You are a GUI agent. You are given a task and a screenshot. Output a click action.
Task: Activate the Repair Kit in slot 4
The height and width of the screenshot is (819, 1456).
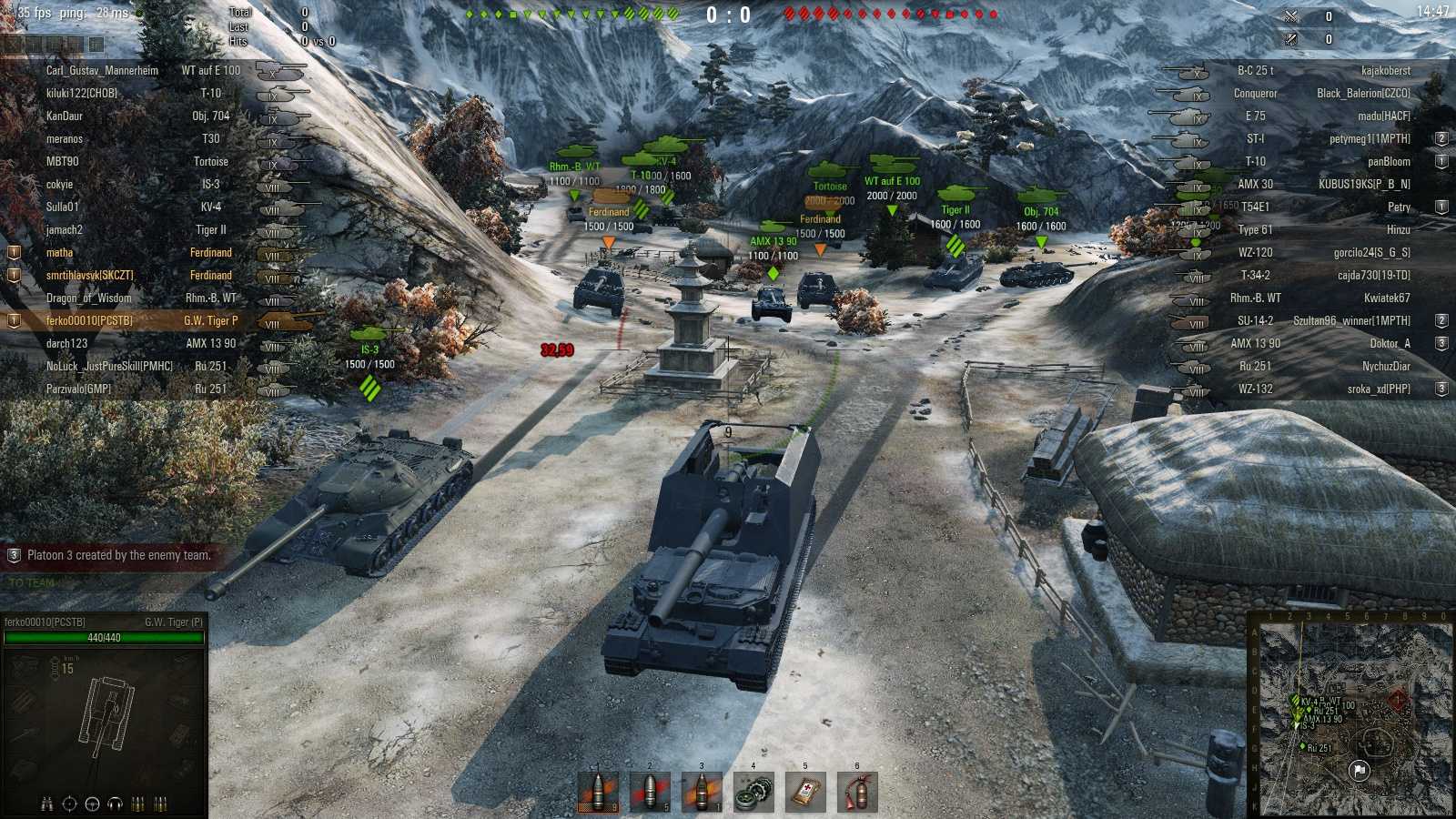[753, 791]
